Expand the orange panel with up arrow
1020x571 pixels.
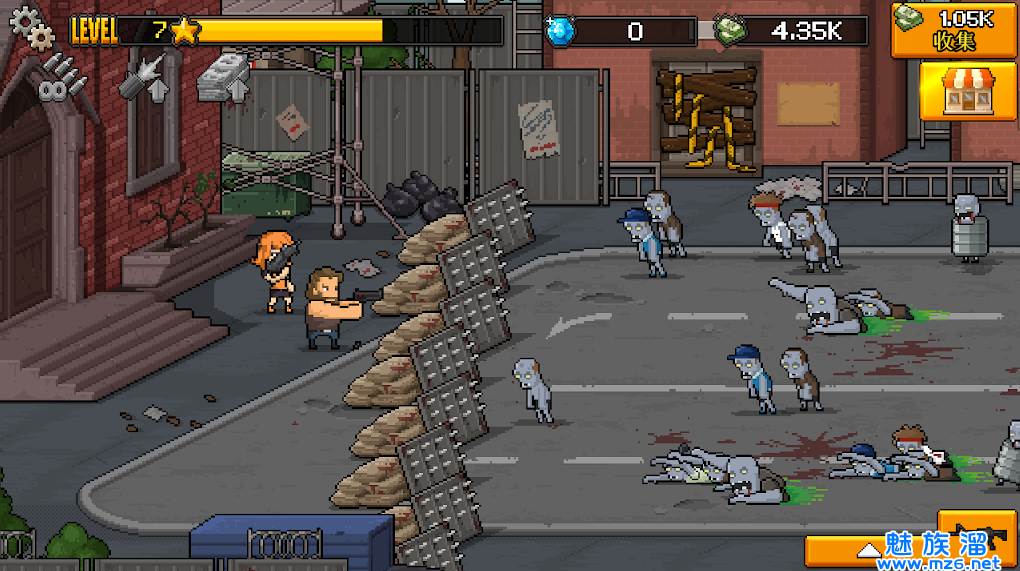point(868,551)
